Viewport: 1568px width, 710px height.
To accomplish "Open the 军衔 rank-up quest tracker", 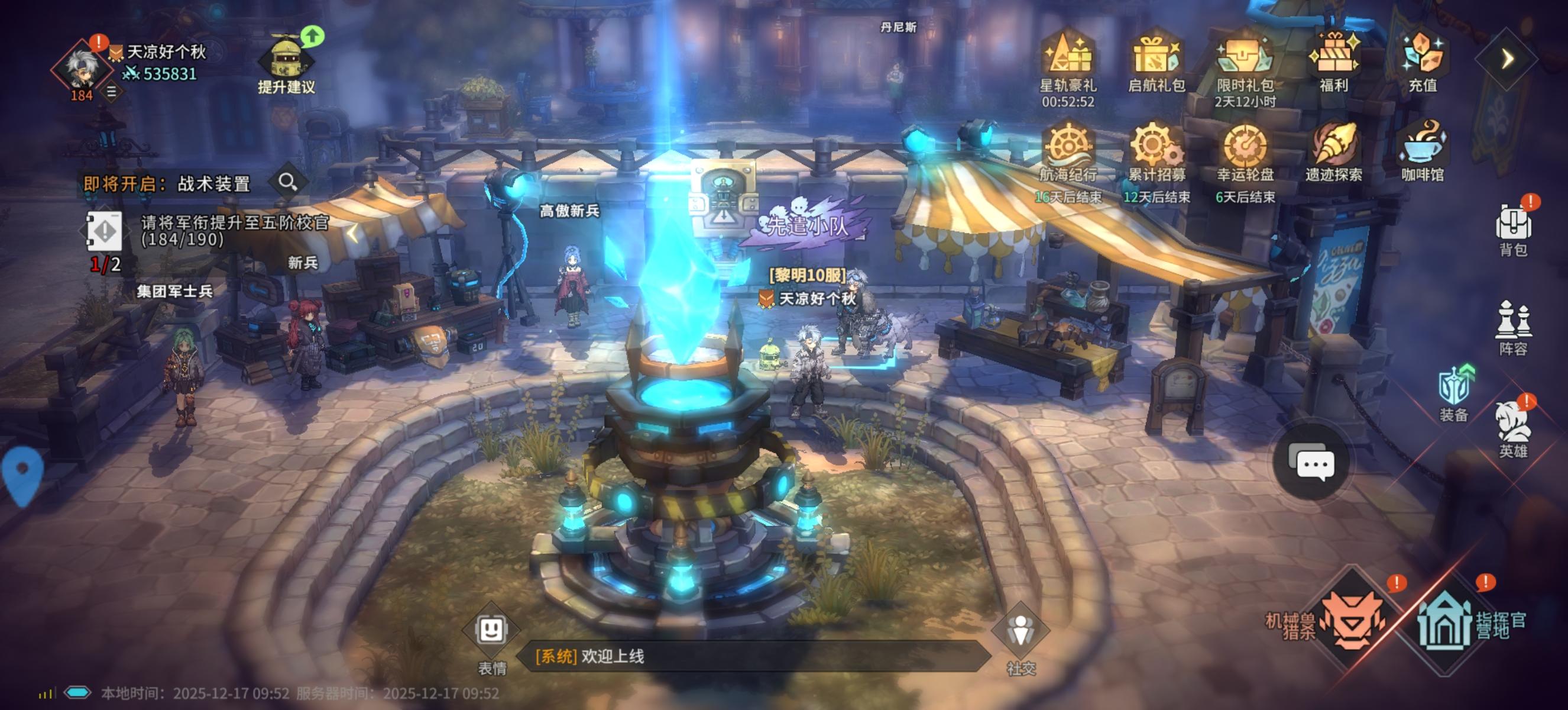I will pyautogui.click(x=207, y=231).
